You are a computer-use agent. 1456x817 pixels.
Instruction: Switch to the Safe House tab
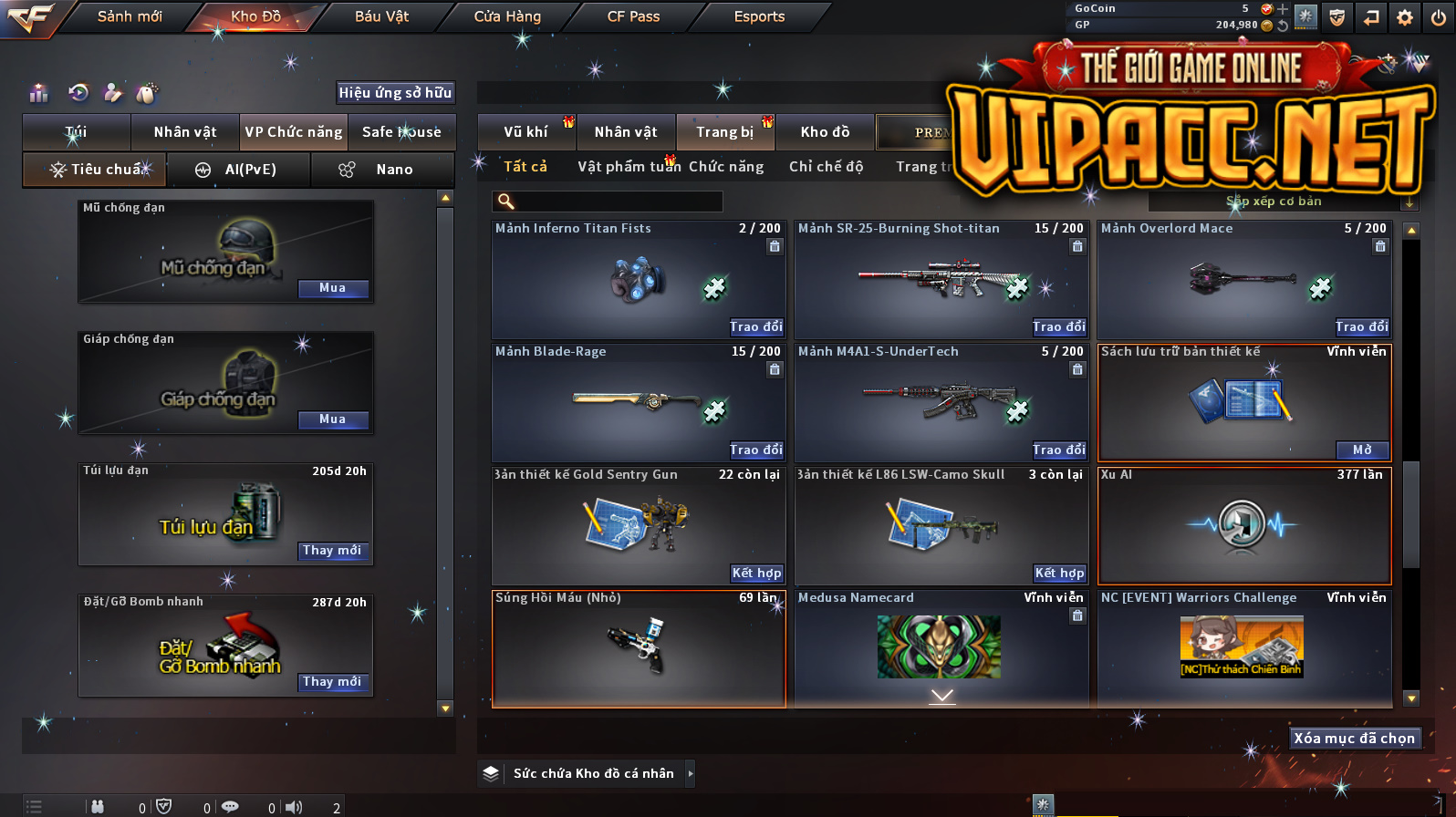401,132
